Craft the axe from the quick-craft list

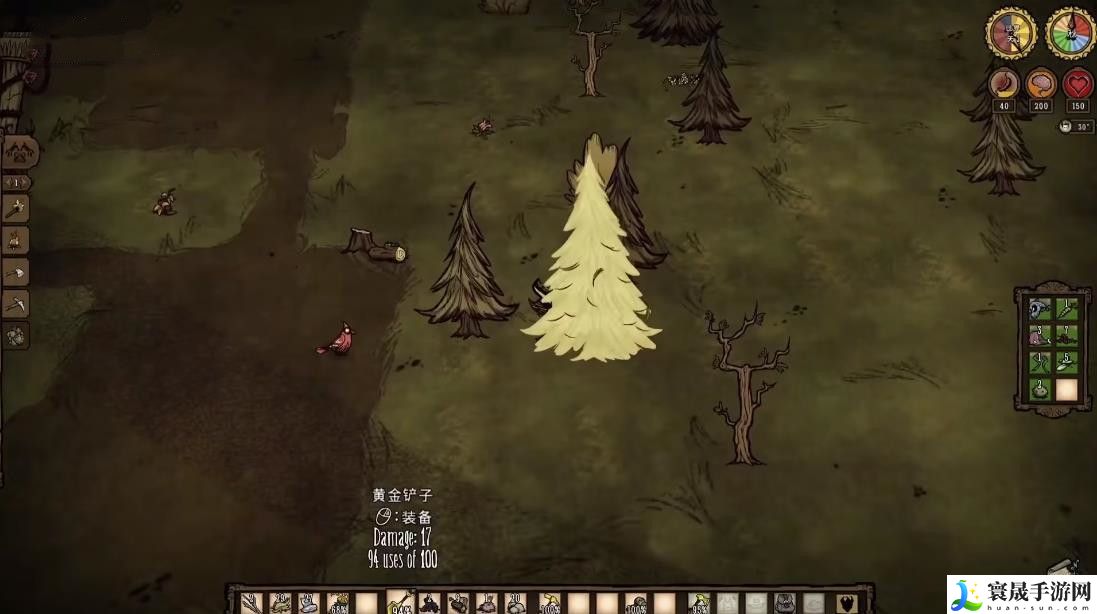[15, 272]
